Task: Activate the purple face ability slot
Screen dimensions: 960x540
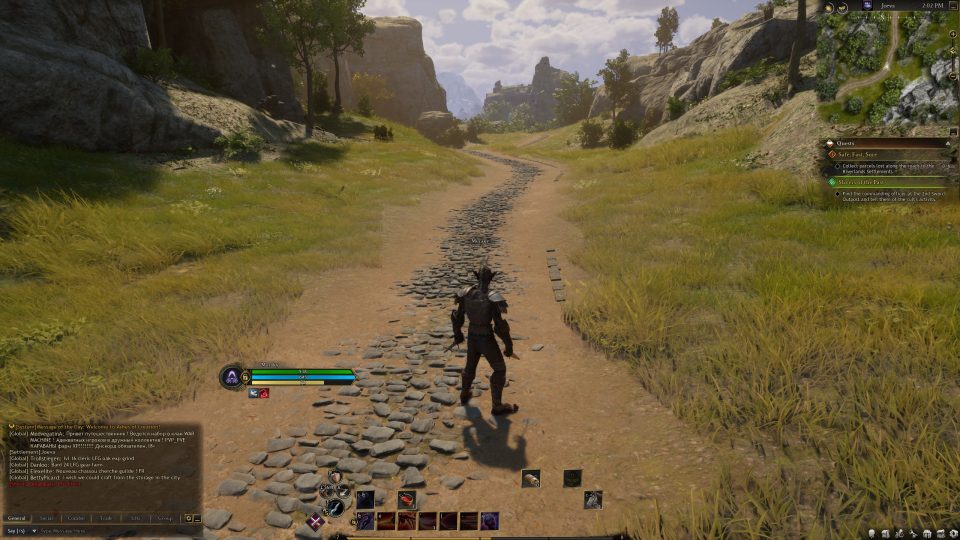Action: click(x=490, y=520)
